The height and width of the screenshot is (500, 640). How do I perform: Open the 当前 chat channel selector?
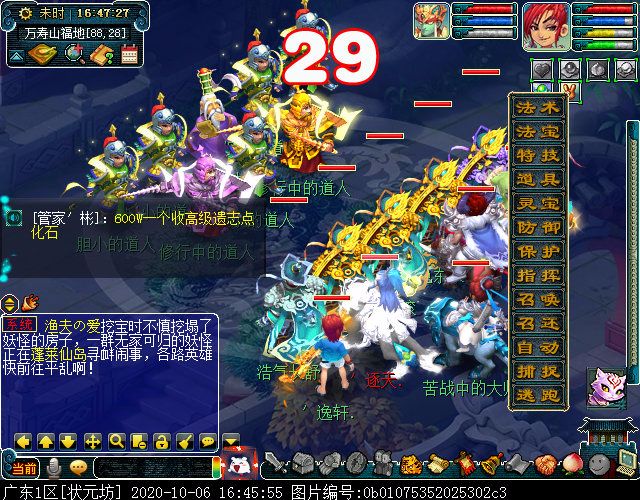[x=24, y=467]
